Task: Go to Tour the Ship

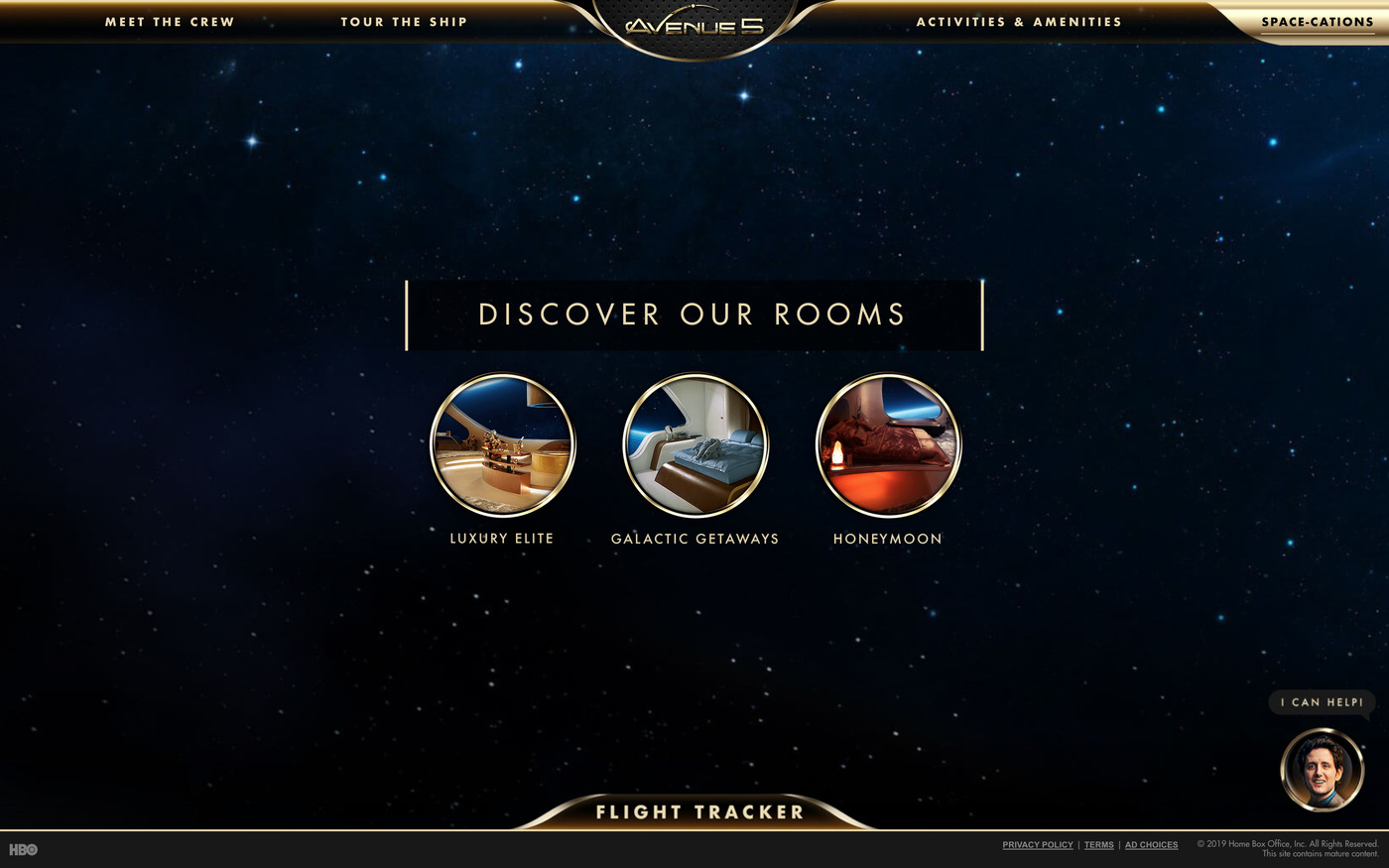Action: [404, 22]
